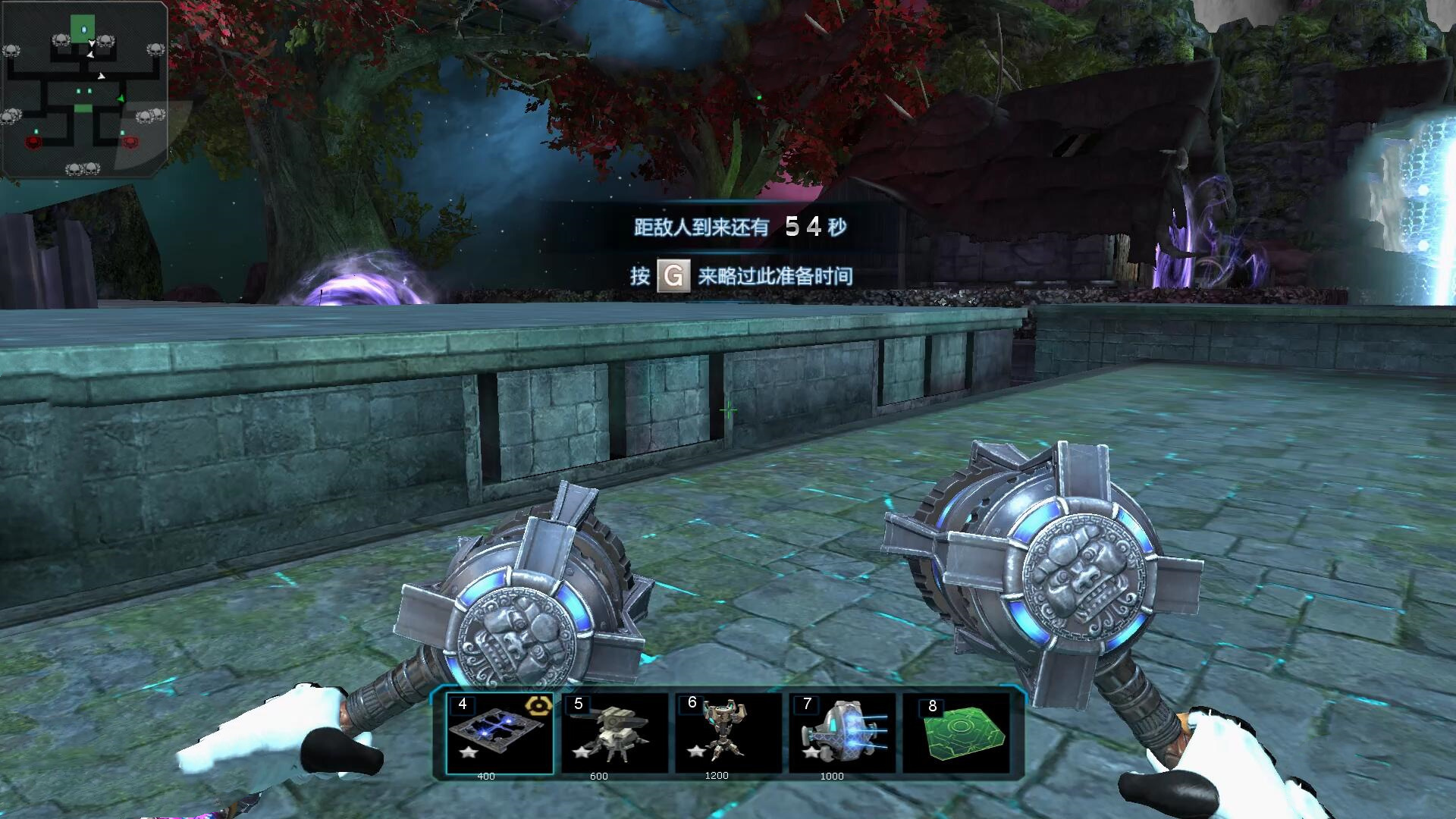Click the maze minimap
Screen dimensions: 1456x819
(83, 89)
